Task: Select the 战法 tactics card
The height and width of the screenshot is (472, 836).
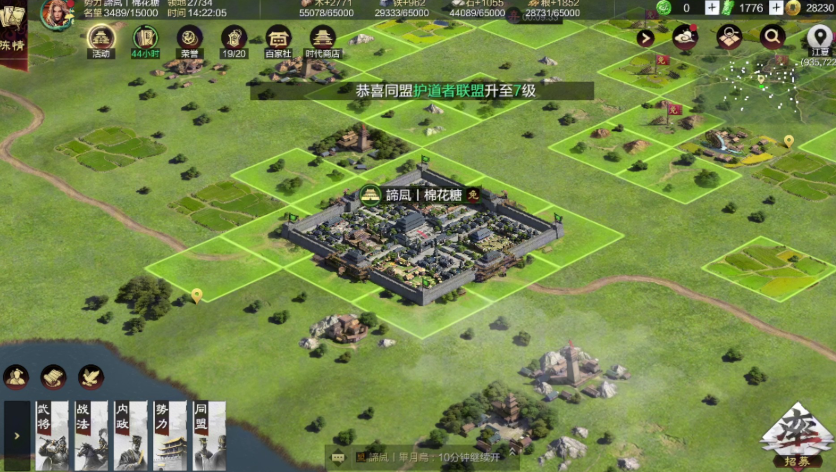Action: pyautogui.click(x=92, y=435)
